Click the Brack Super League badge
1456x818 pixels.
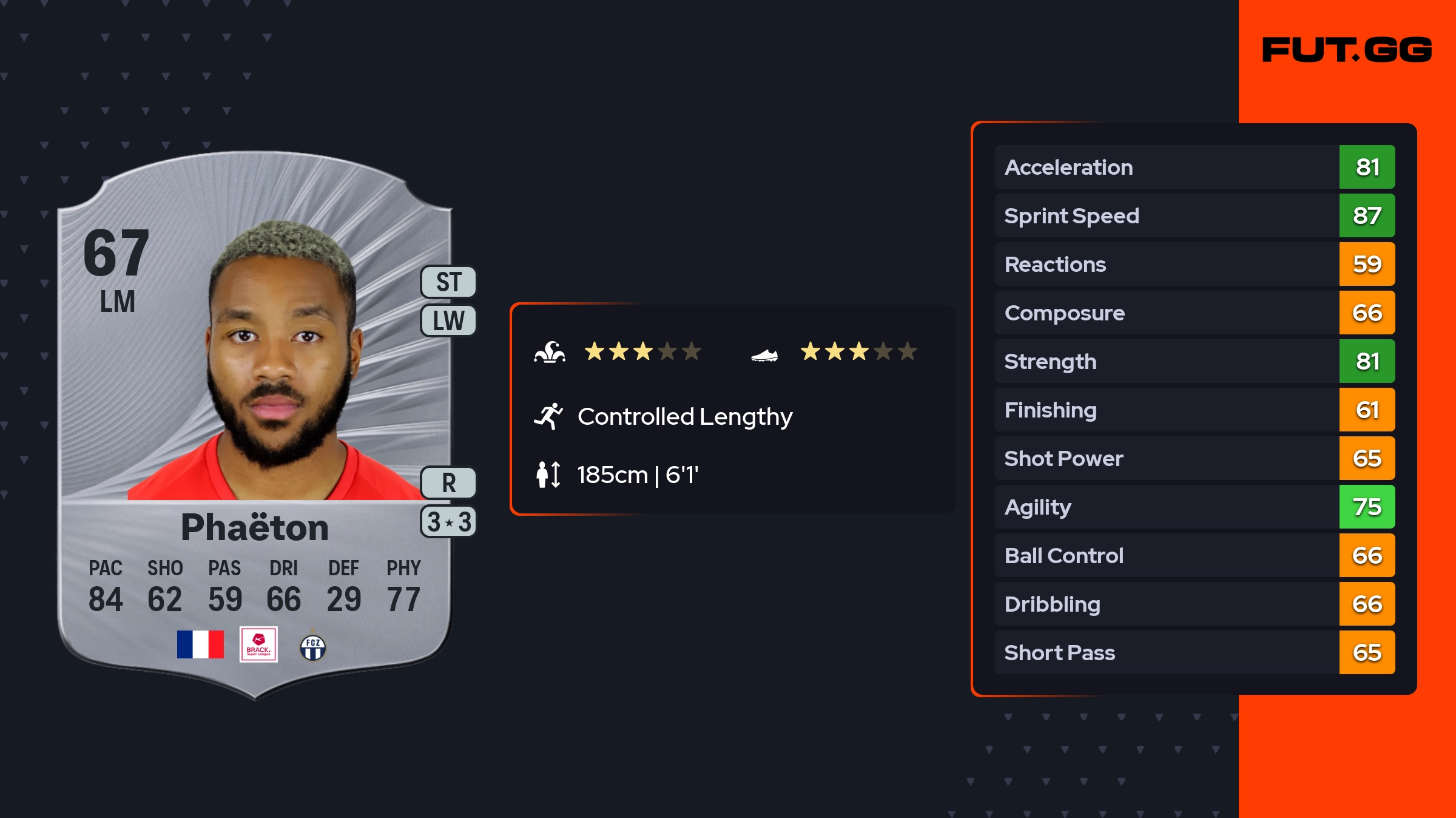(x=258, y=644)
